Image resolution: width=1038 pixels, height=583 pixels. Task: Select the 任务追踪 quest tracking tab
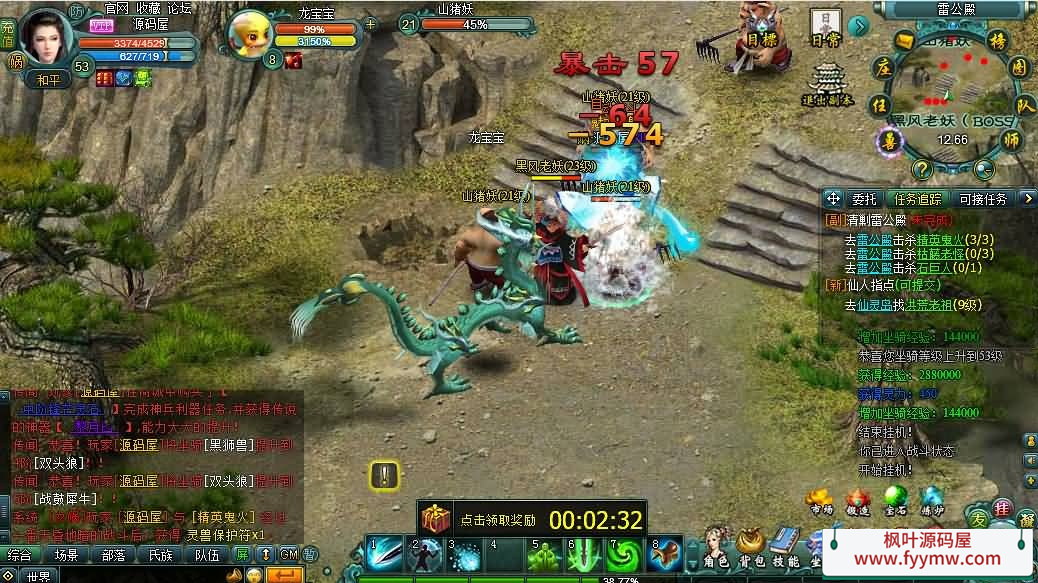point(916,199)
